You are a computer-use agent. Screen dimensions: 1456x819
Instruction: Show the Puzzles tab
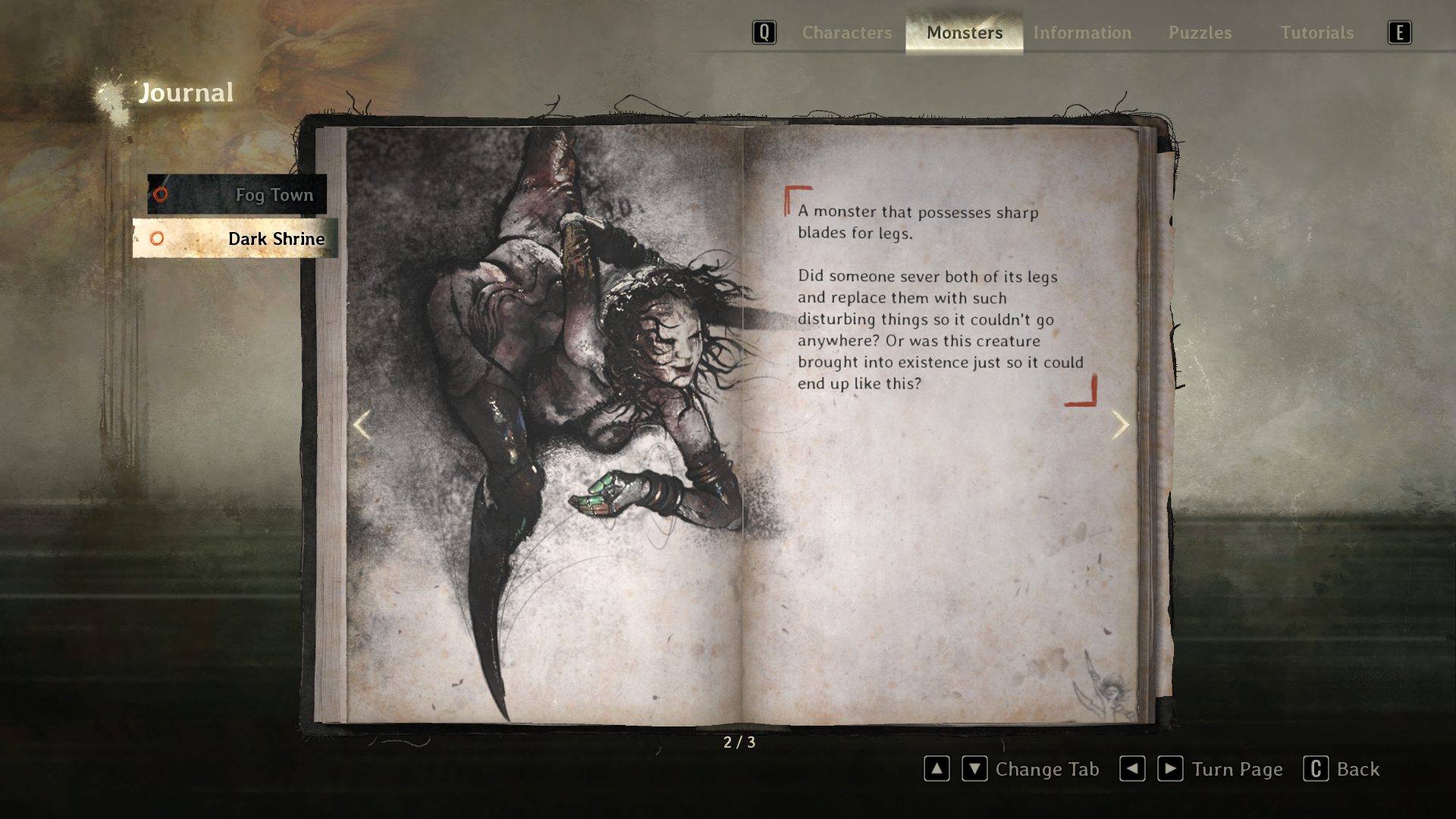tap(1200, 33)
